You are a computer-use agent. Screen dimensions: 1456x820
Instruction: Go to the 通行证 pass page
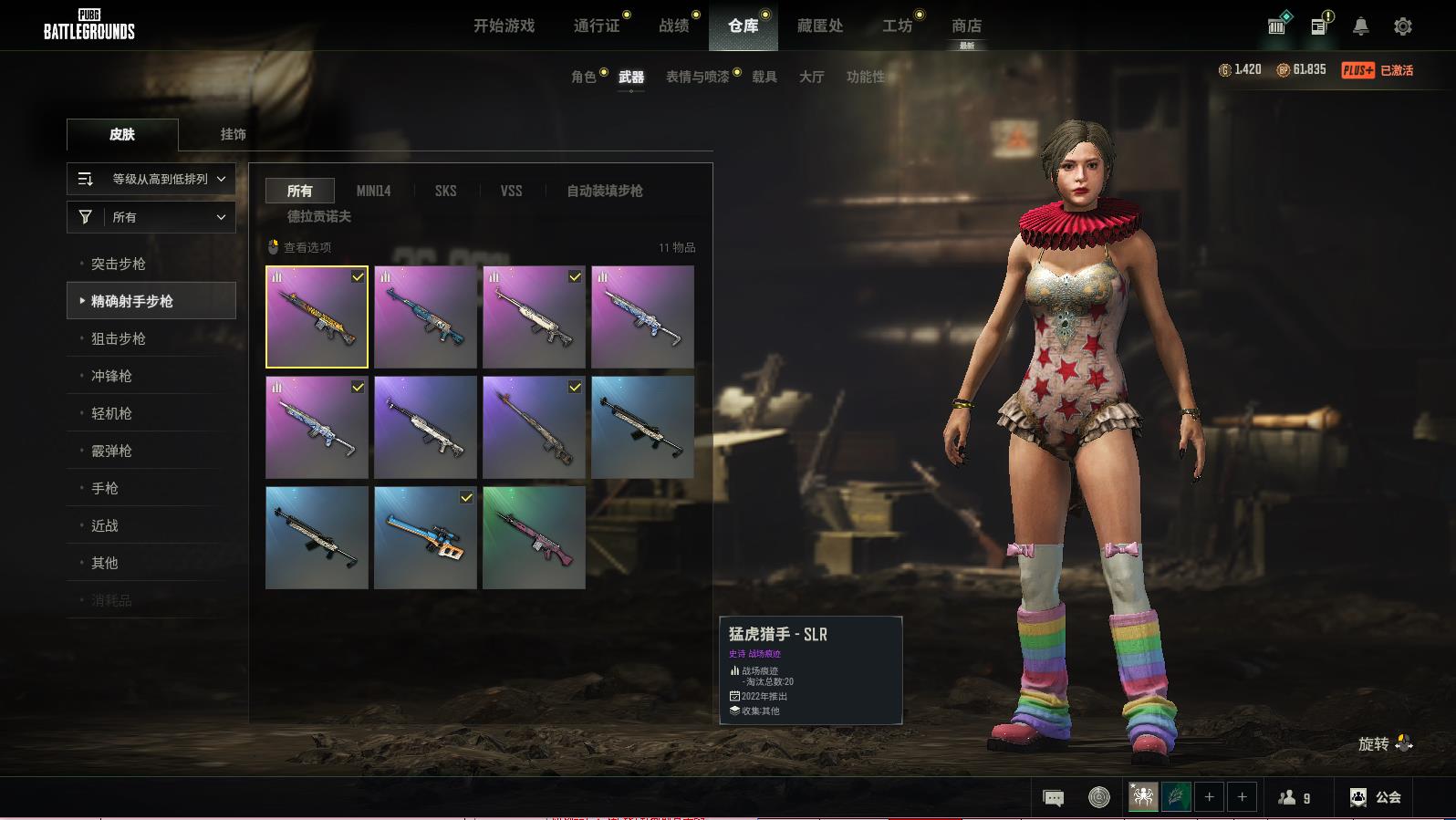pyautogui.click(x=597, y=26)
